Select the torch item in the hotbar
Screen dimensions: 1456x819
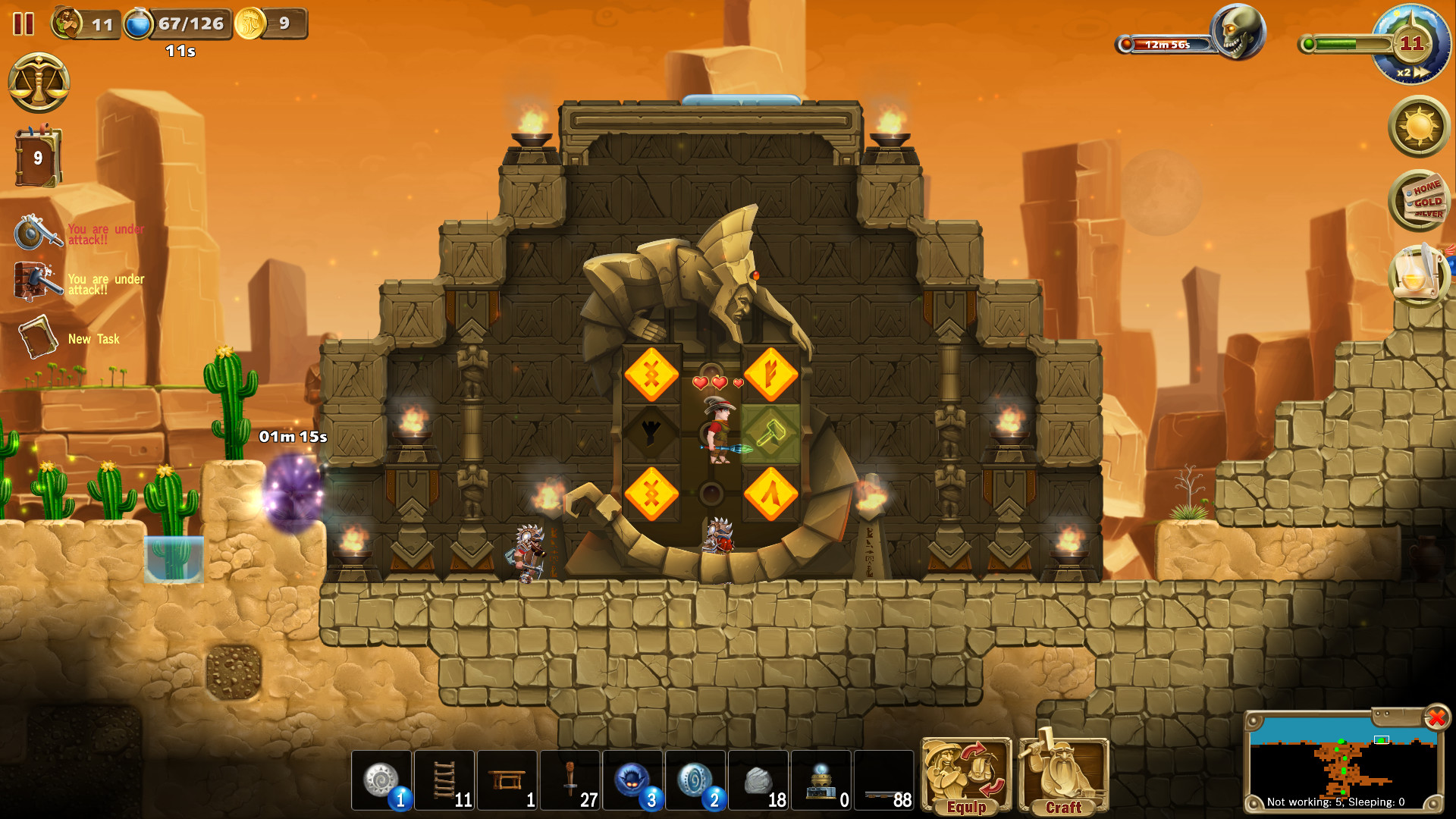click(570, 781)
